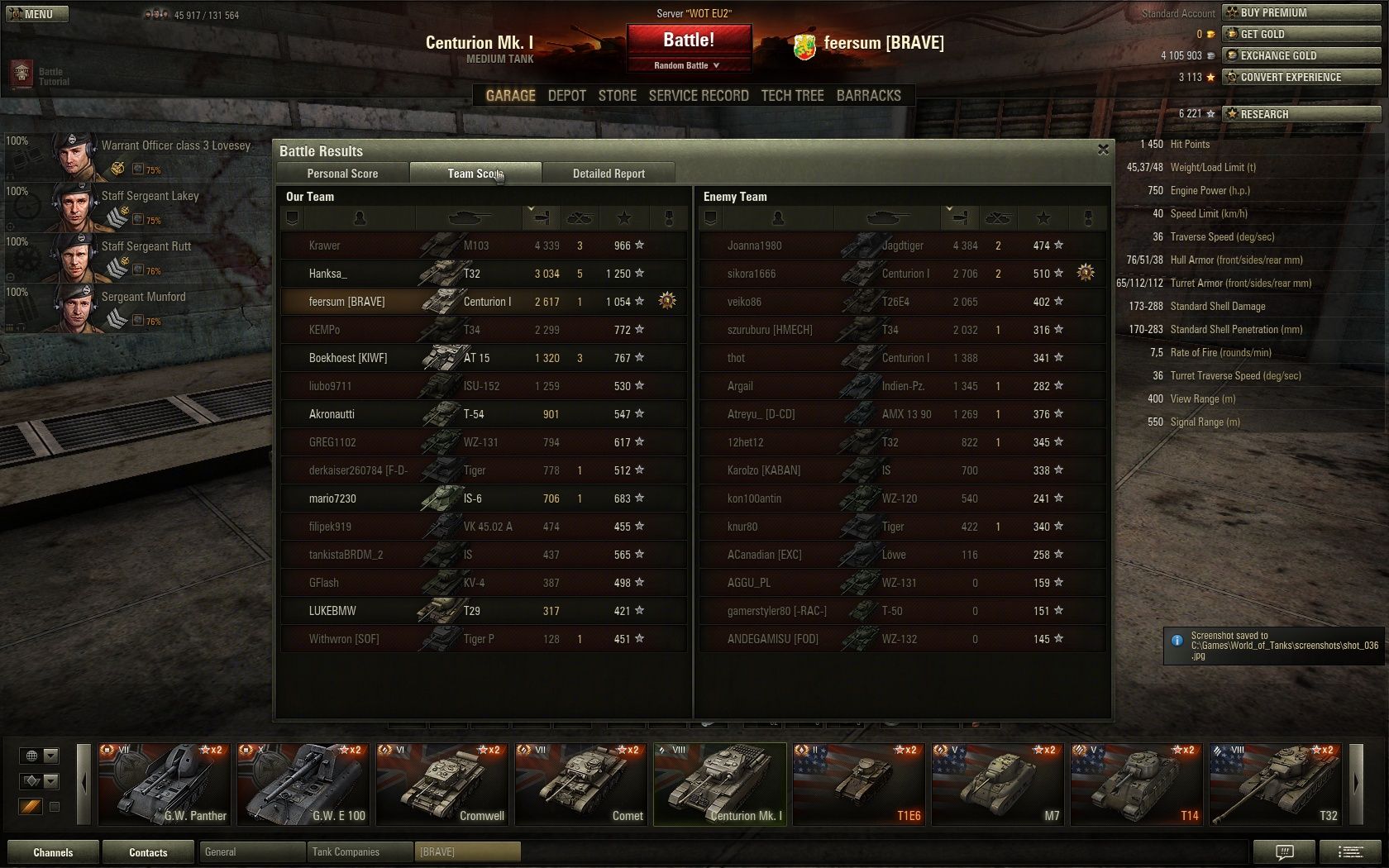Click the BUY PREMIUM button

point(1301,12)
